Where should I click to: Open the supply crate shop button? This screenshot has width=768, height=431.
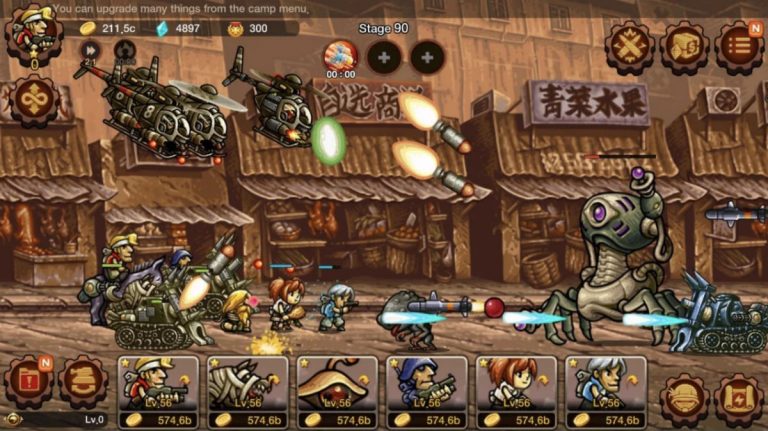685,46
